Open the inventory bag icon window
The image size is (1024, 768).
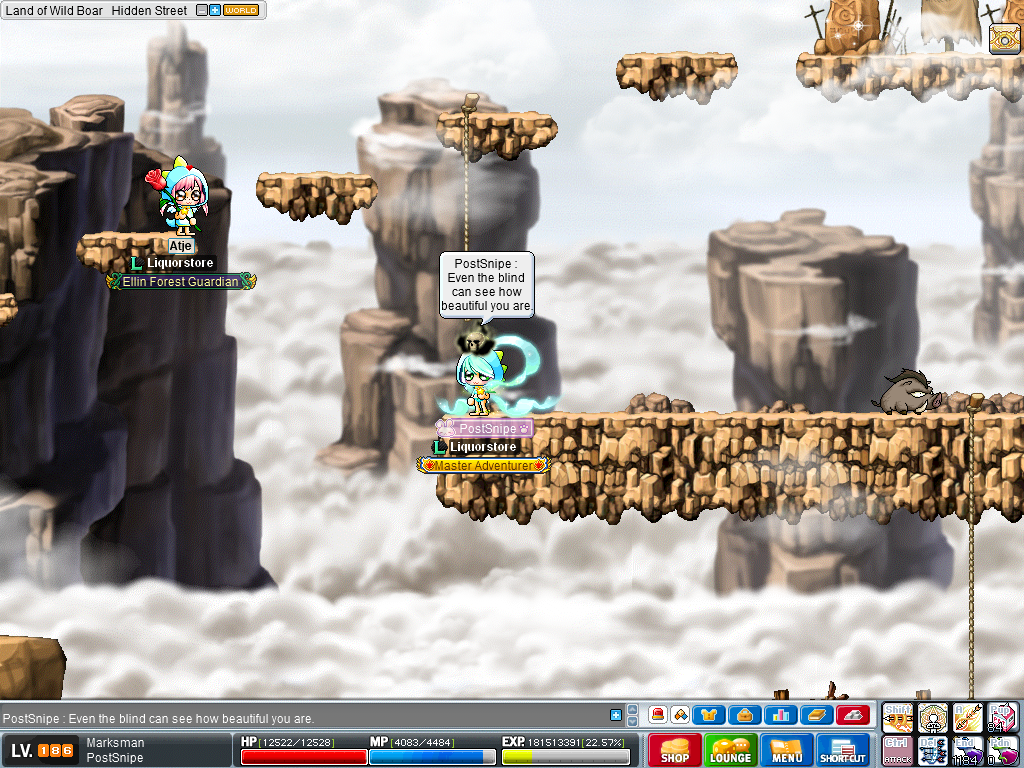[x=744, y=715]
